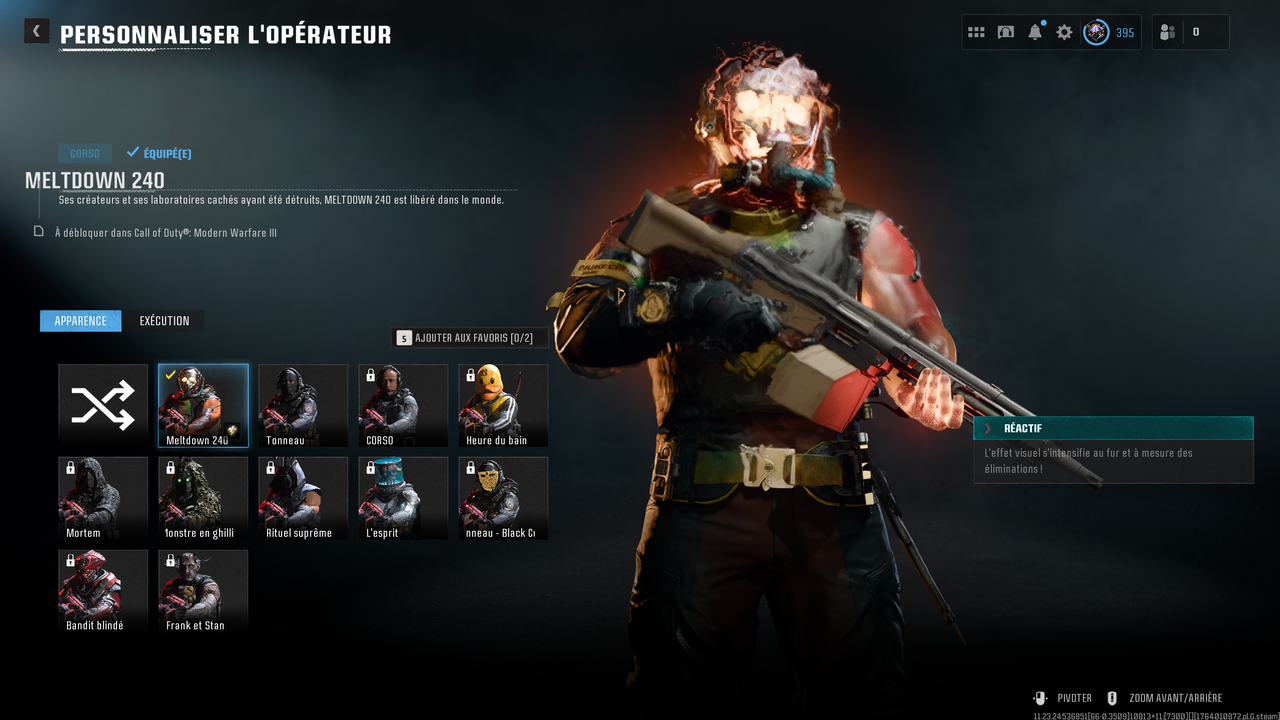
Task: Select the Apparence tab
Action: tap(81, 321)
